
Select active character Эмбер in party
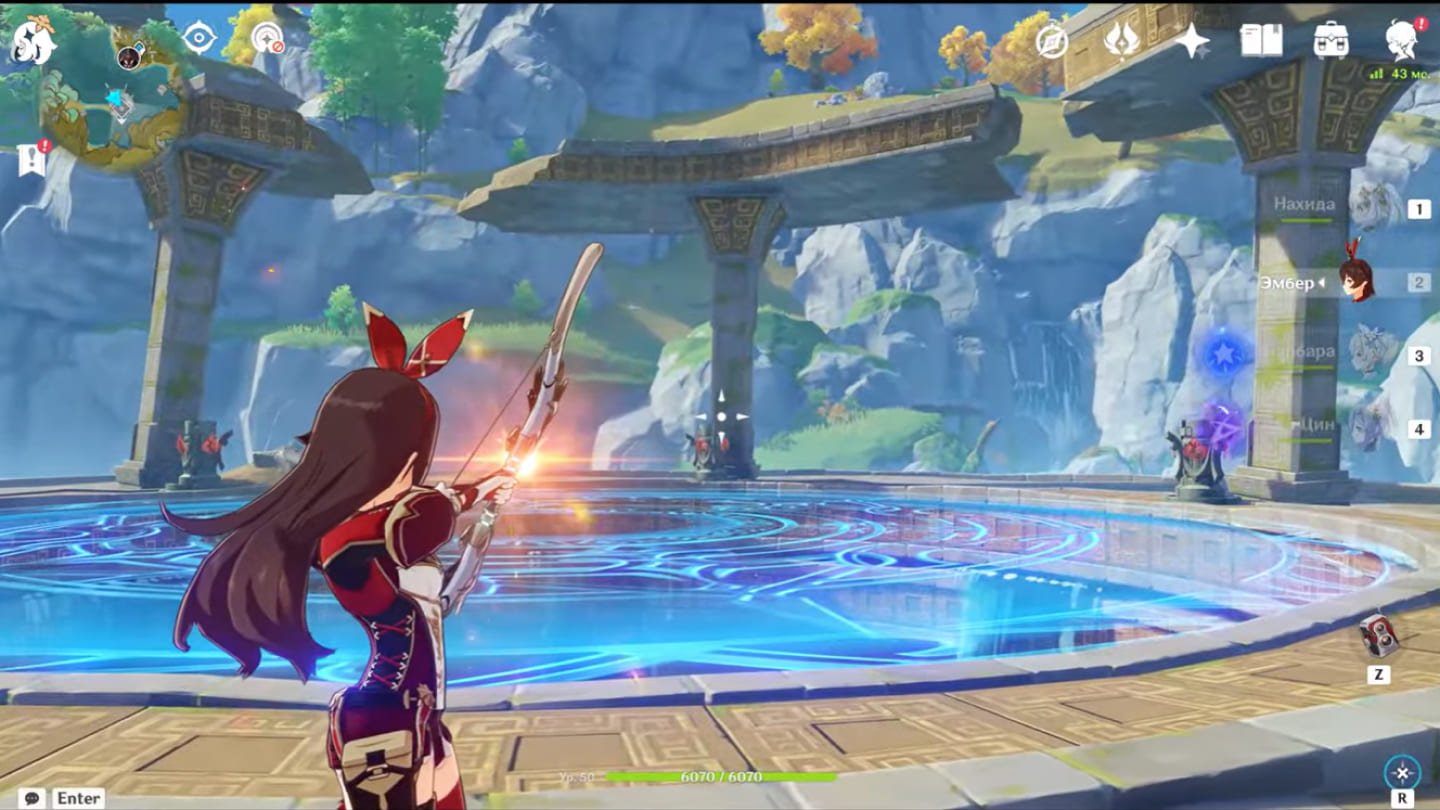point(1357,282)
